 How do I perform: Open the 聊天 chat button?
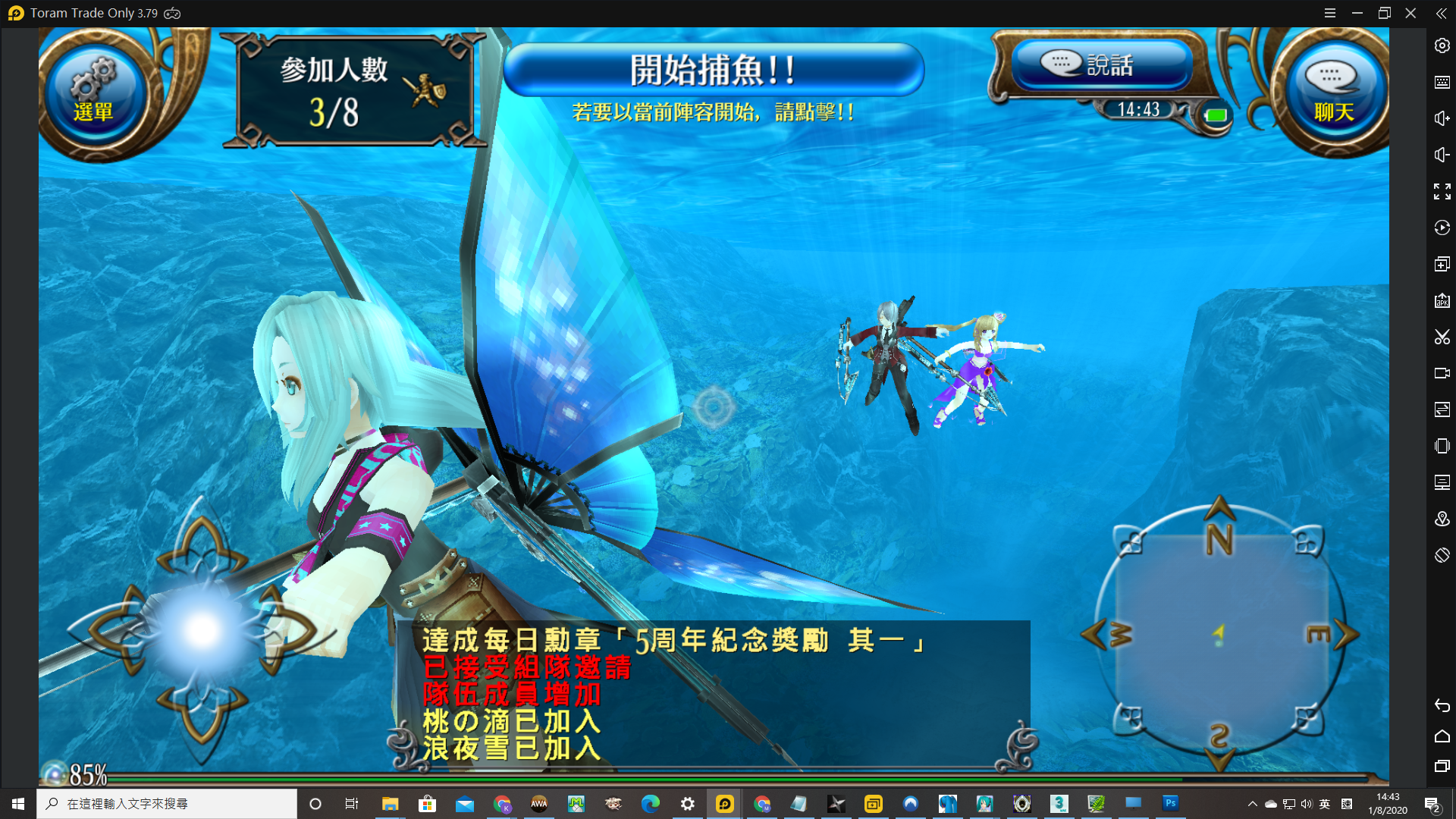pos(1333,93)
